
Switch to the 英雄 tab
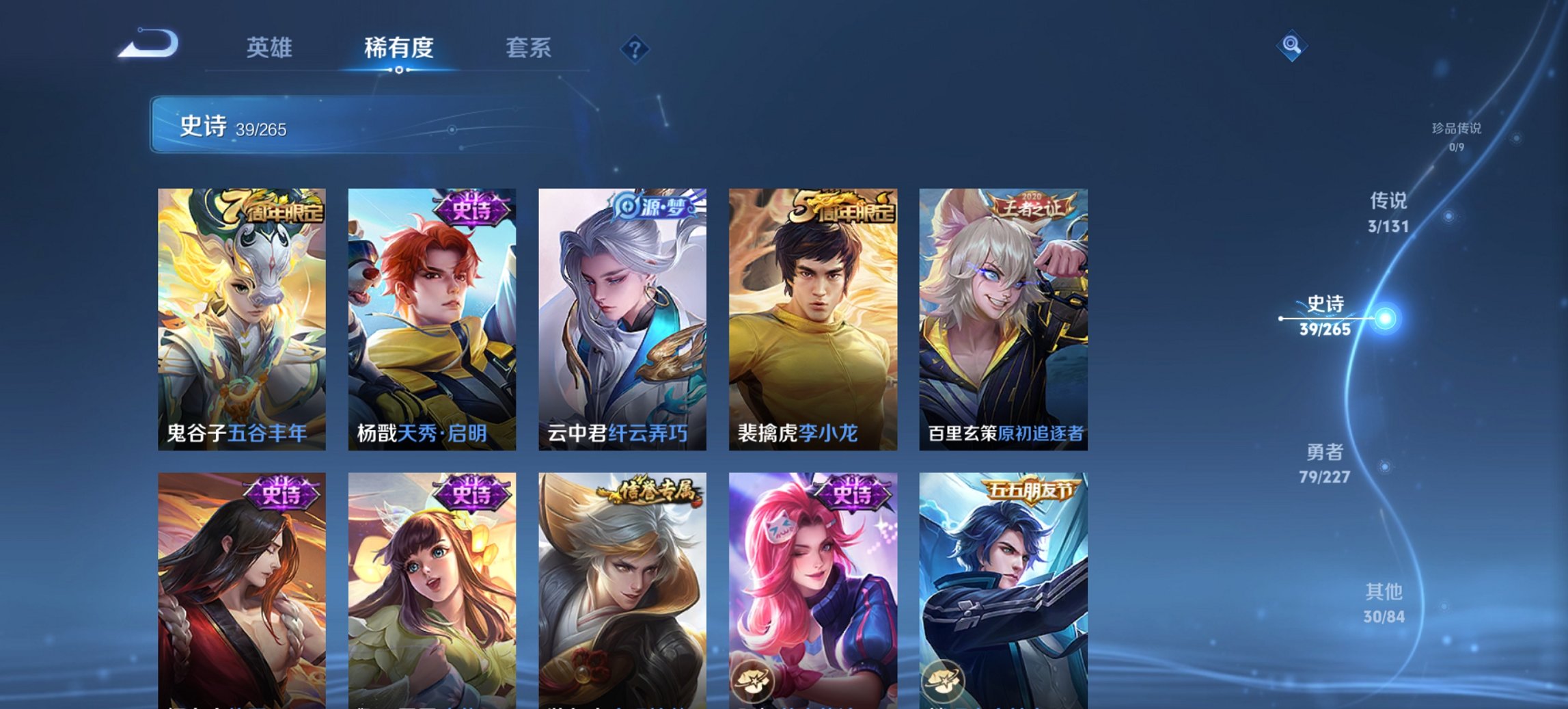click(271, 48)
